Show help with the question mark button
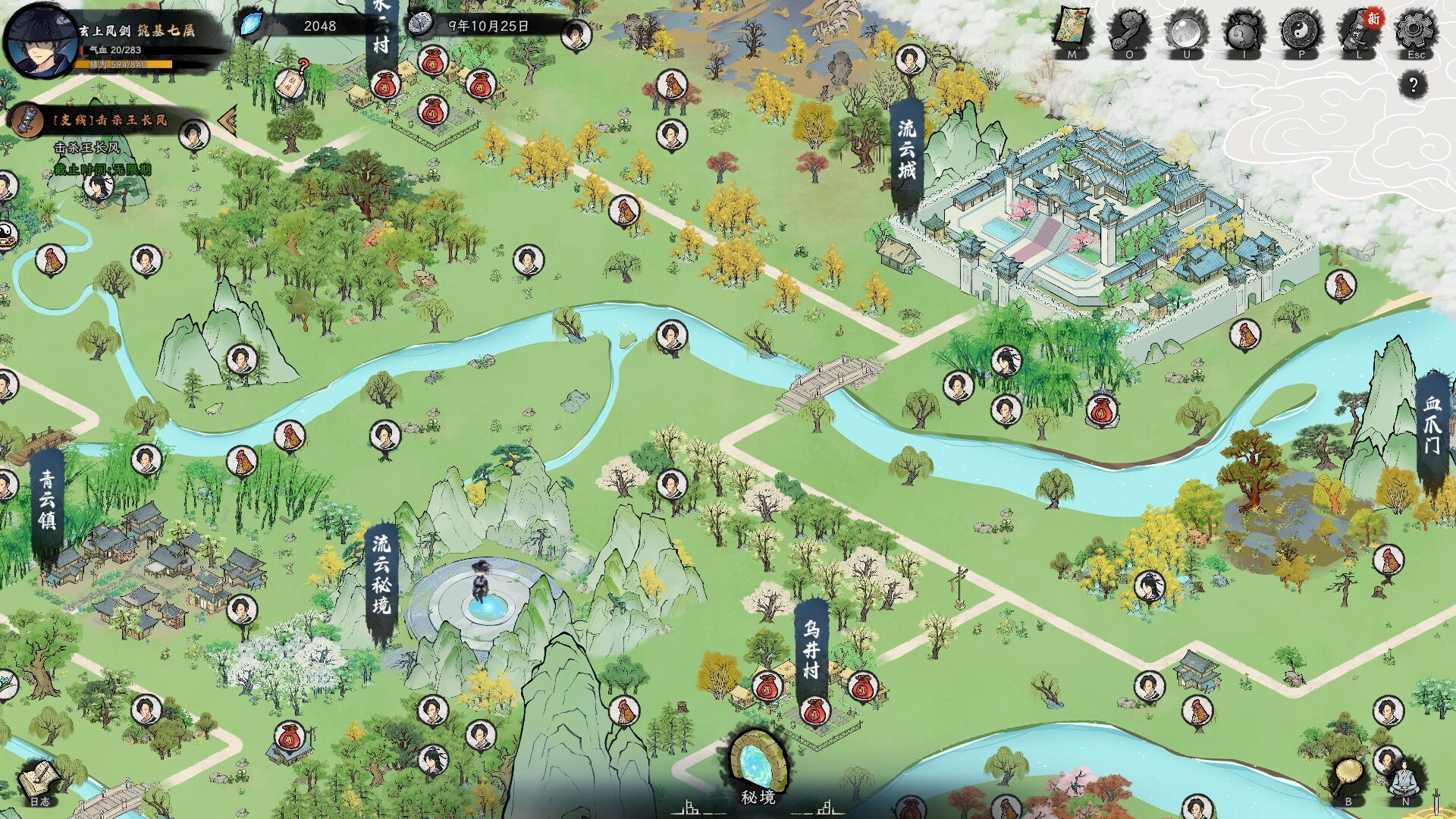1456x819 pixels. [x=1413, y=85]
